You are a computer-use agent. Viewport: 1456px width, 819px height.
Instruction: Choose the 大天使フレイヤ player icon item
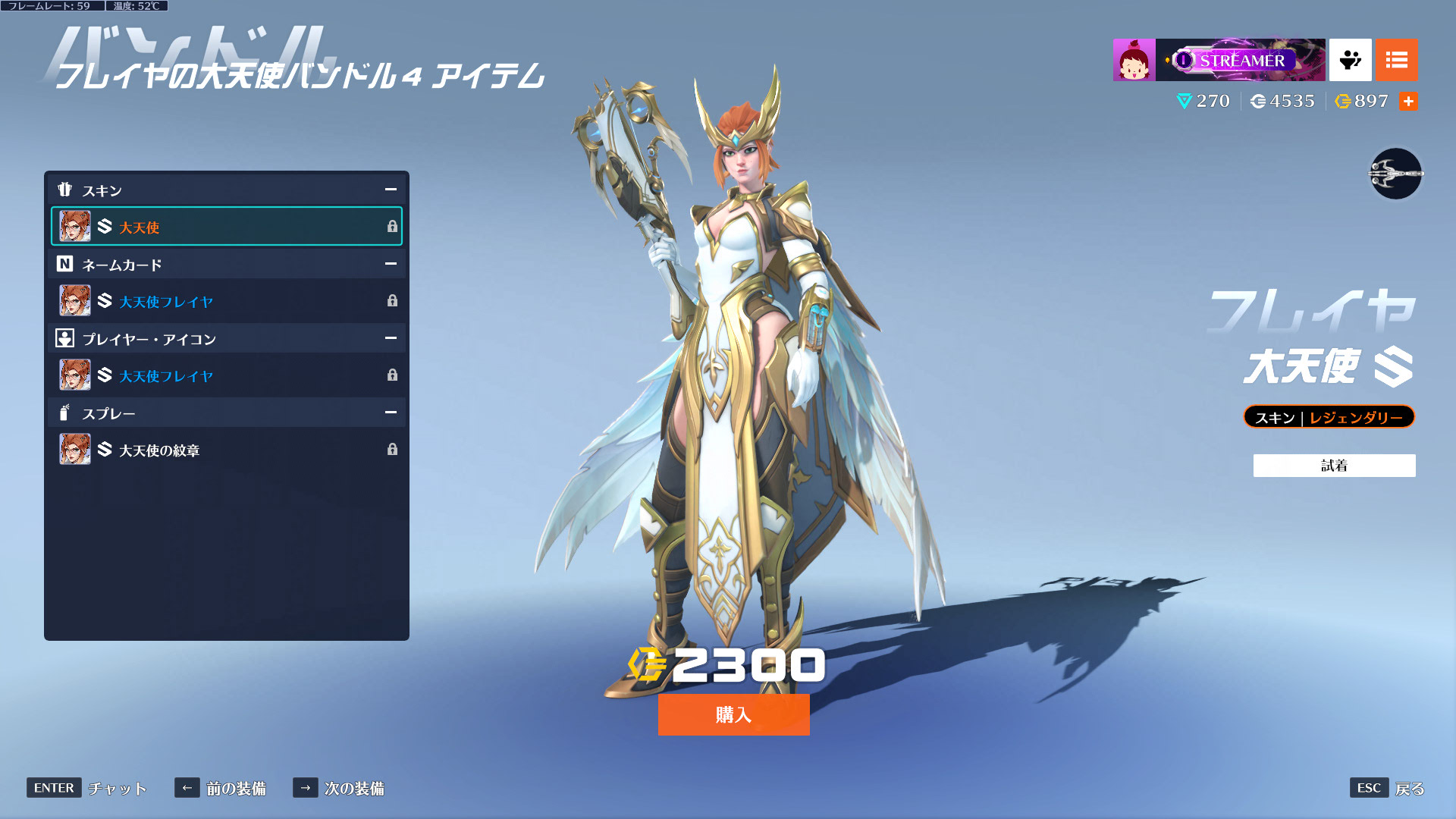[226, 375]
